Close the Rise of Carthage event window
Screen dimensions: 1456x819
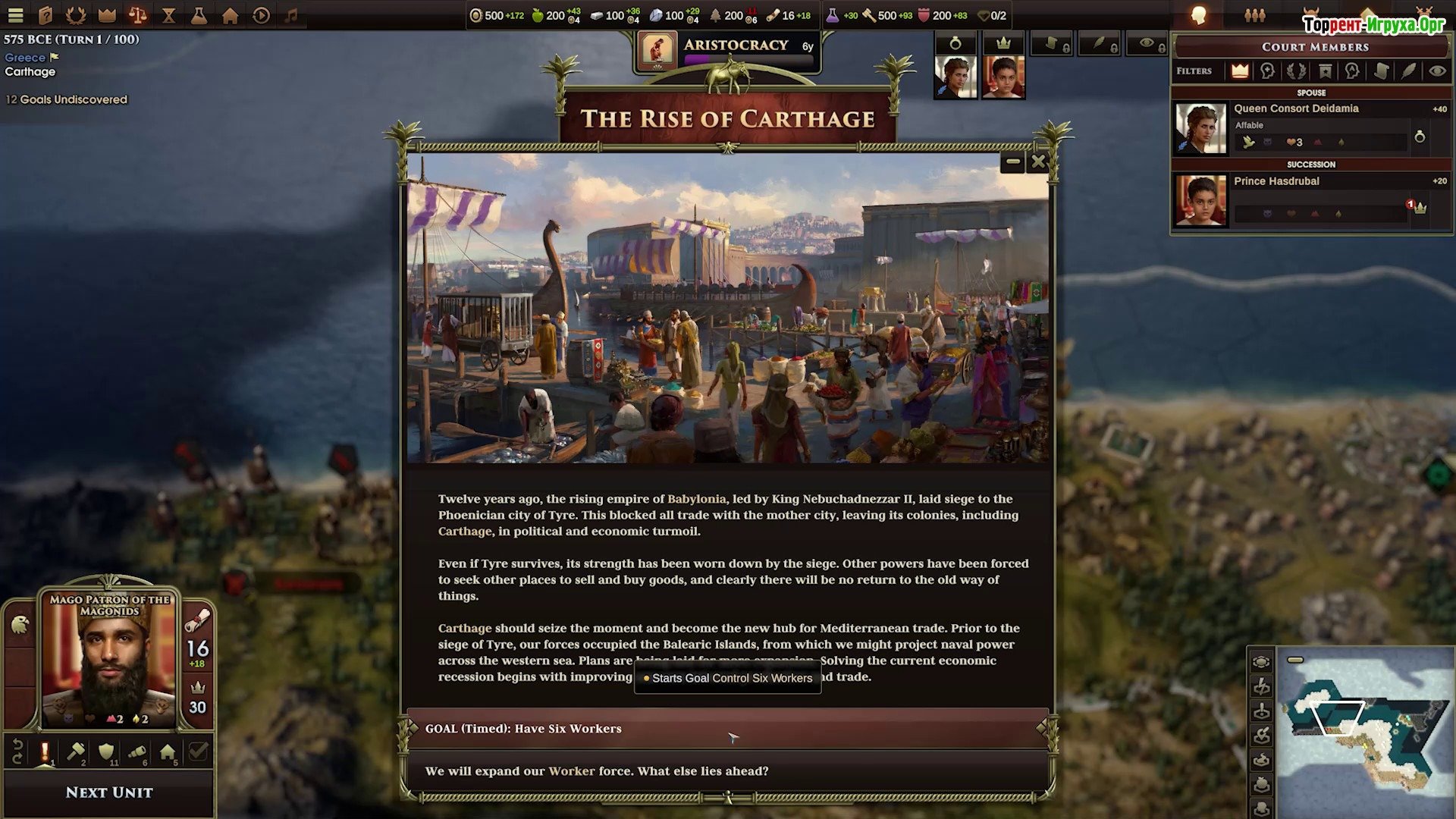pos(1038,162)
